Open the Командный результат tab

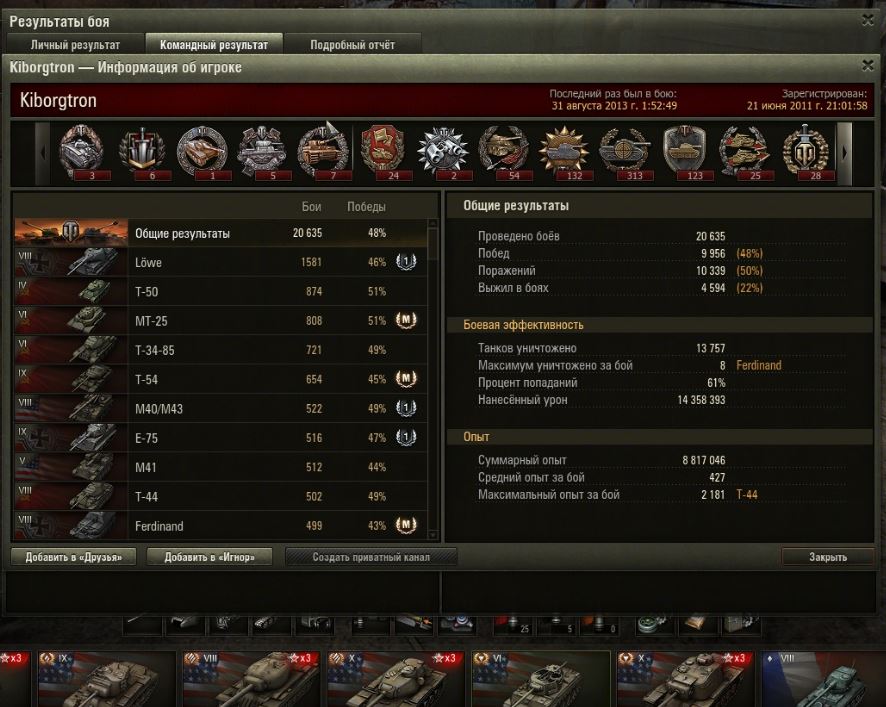tap(214, 45)
